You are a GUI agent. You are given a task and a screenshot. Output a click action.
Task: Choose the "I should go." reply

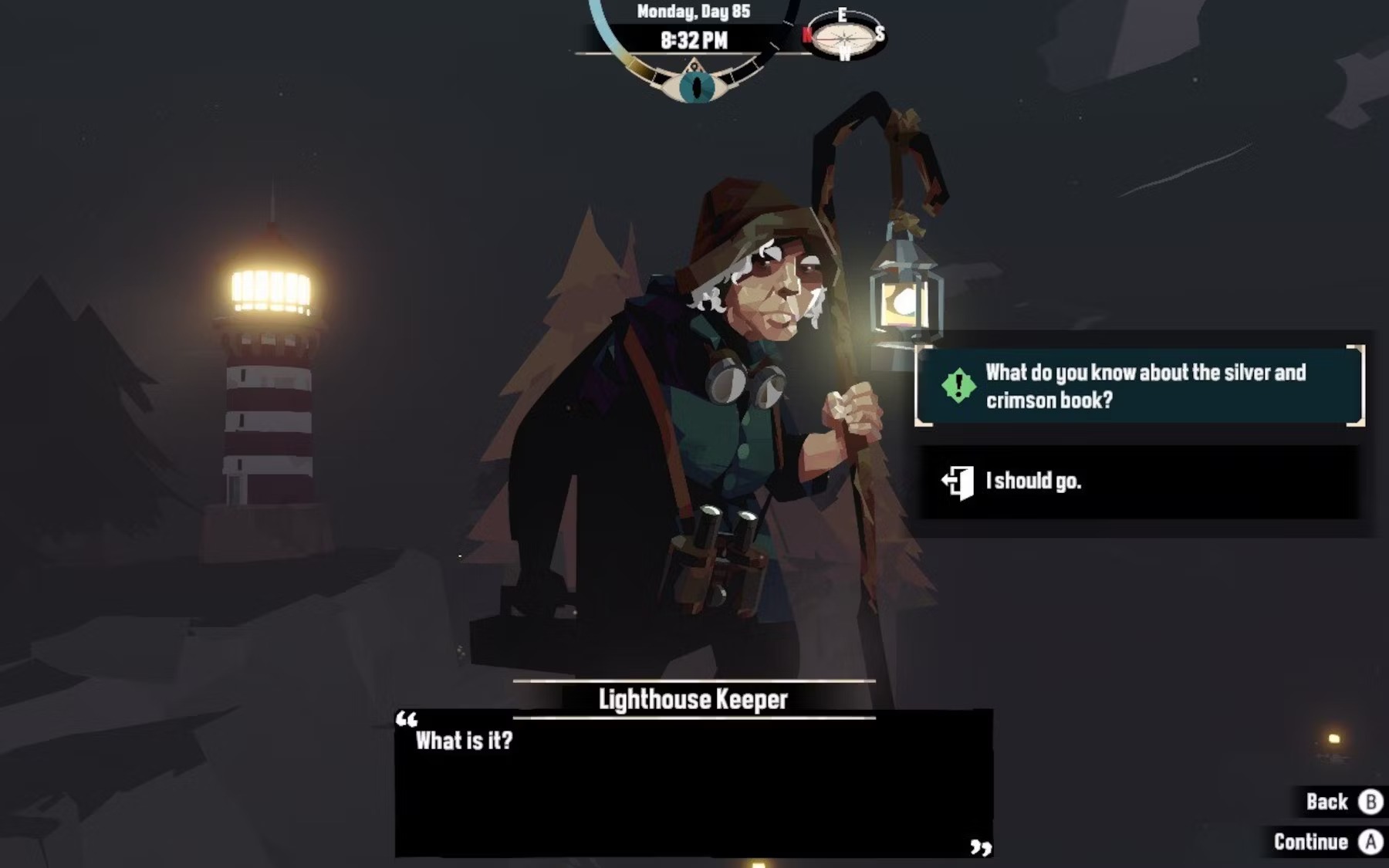[x=1139, y=482]
